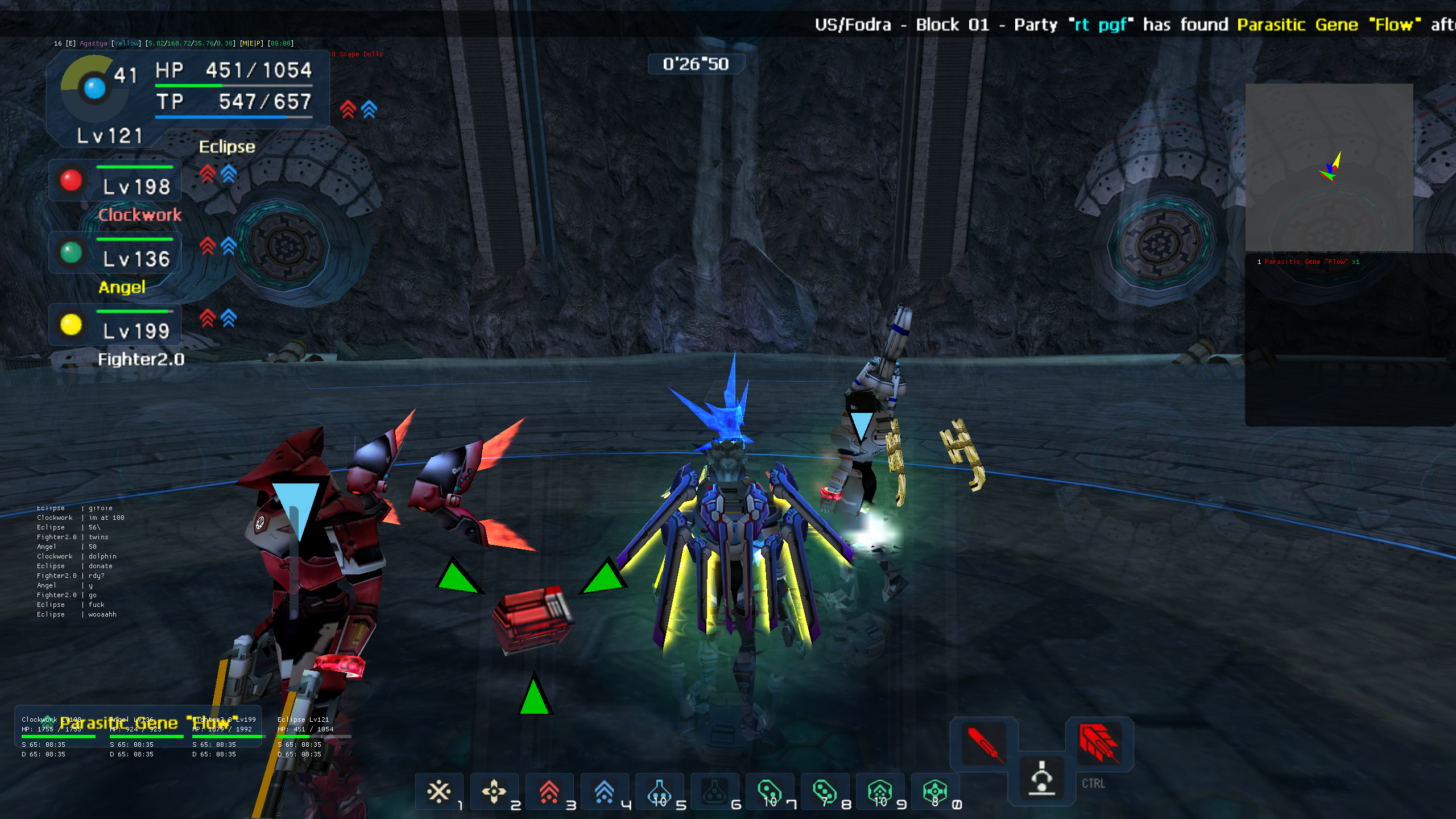The height and width of the screenshot is (819, 1456).
Task: Select the white pick-up action icon
Action: 1042,778
